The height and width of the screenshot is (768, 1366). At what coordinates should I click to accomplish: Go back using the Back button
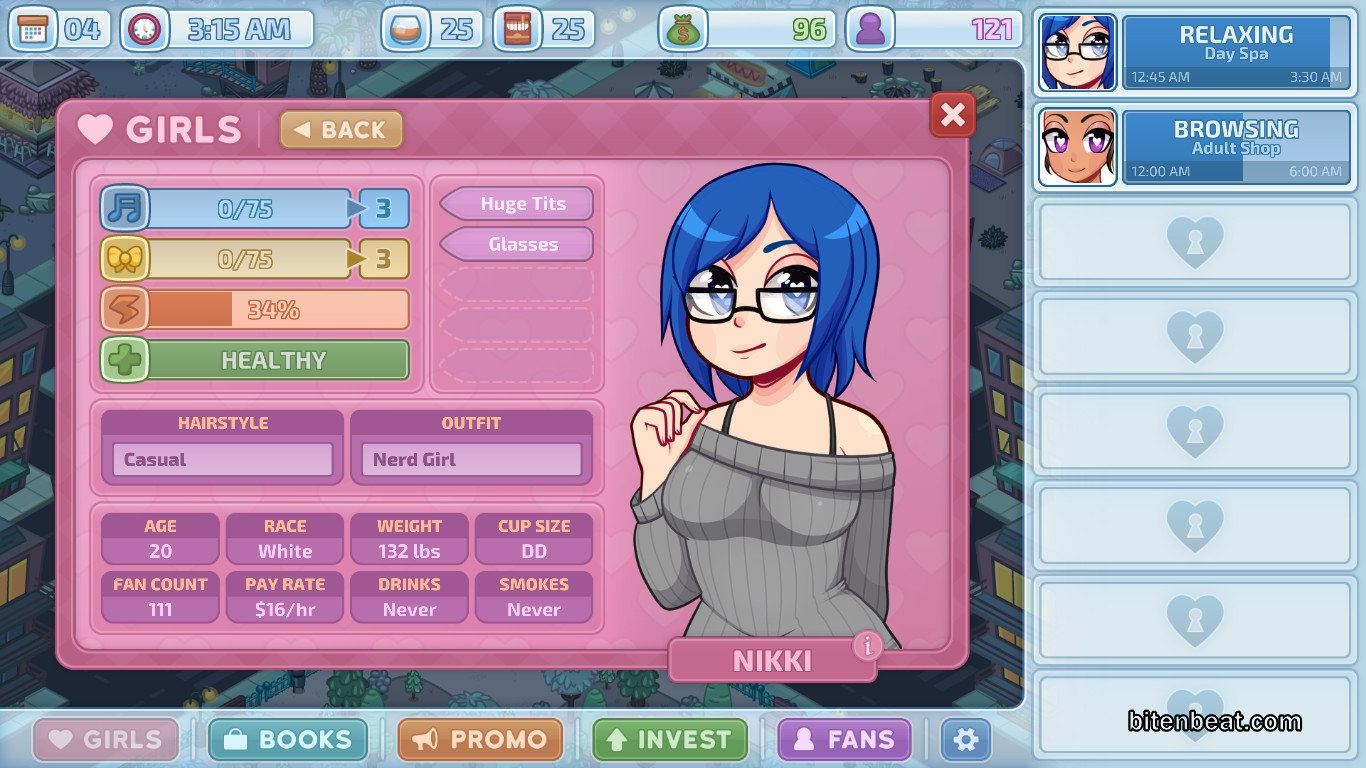tap(341, 130)
